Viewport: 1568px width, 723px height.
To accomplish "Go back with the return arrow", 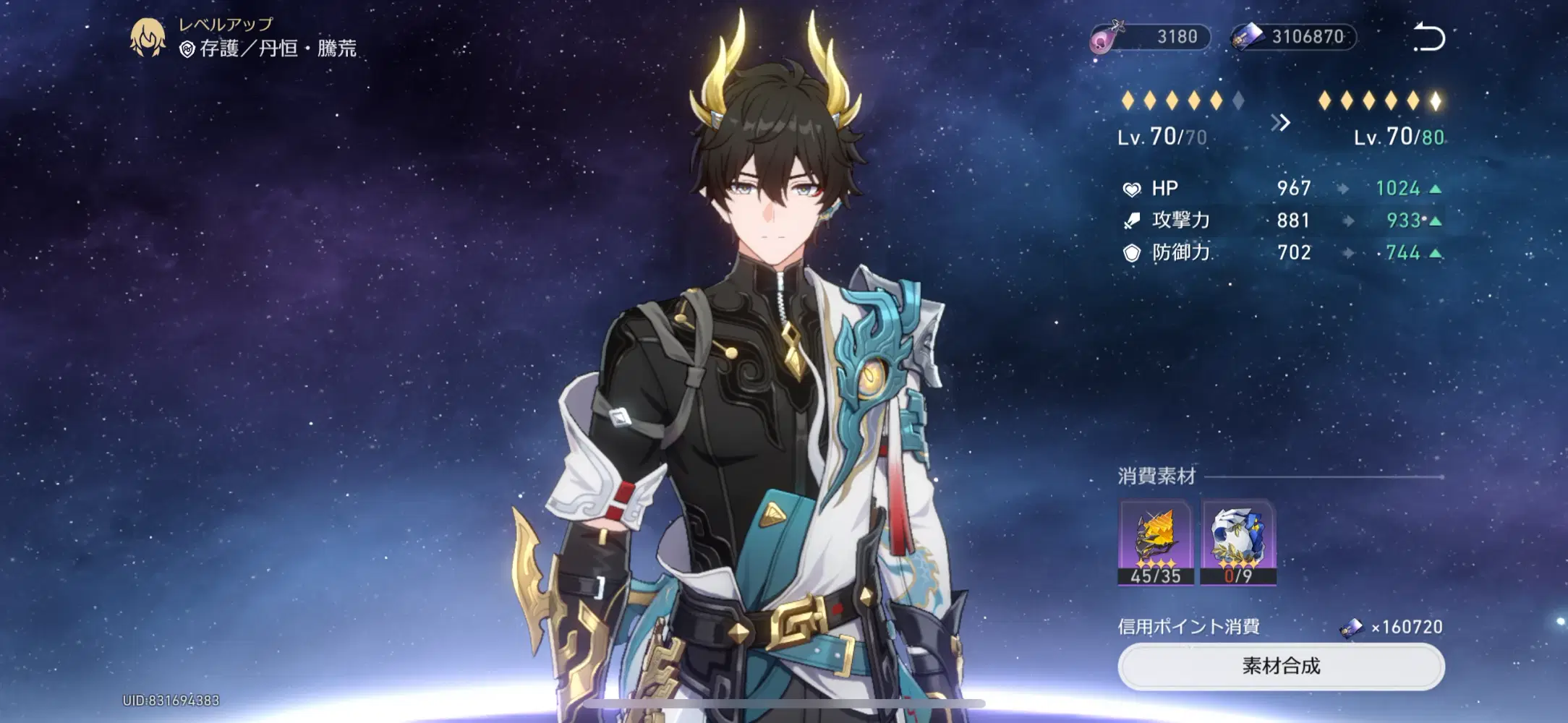I will 1428,37.
